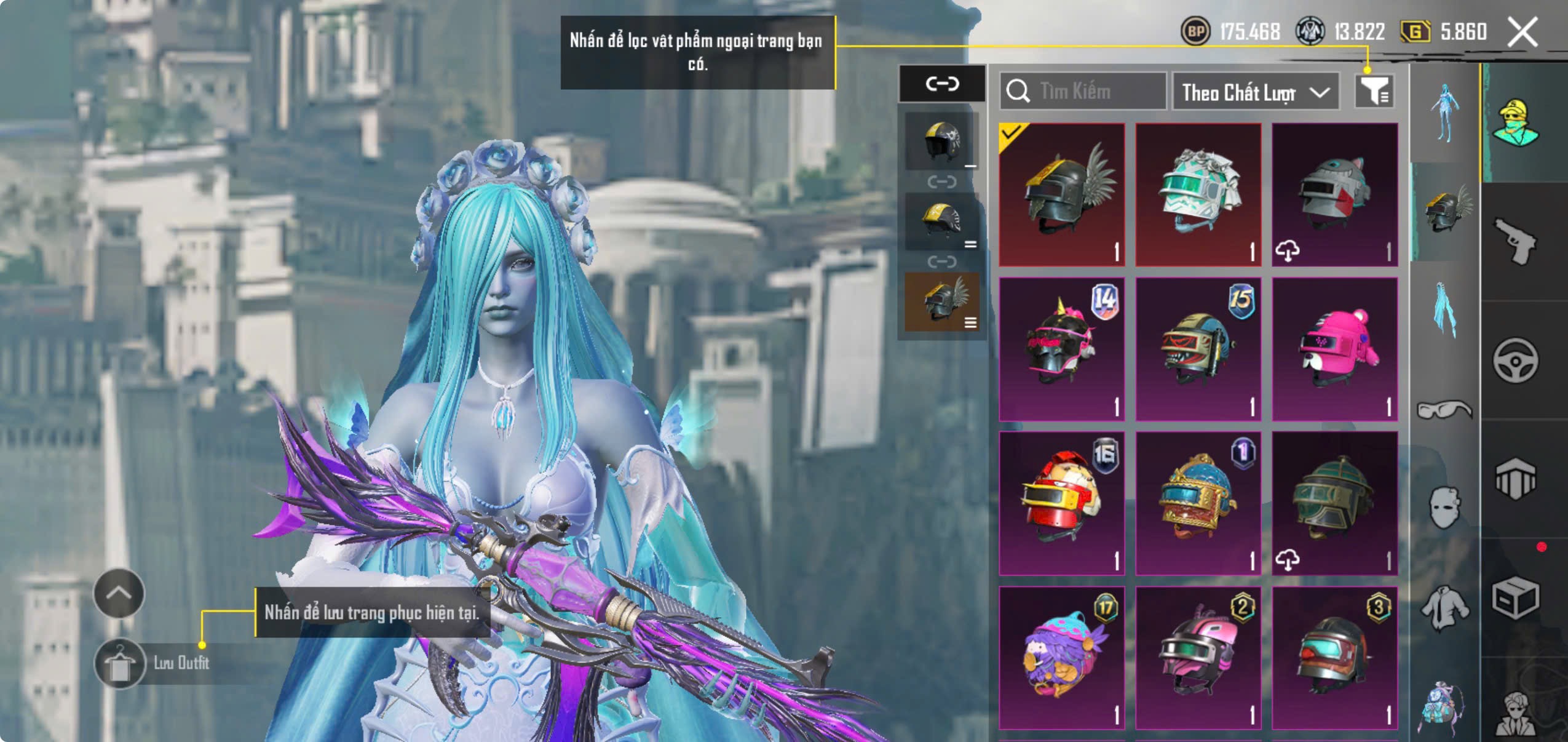Open the Theo Chất Lượng sort dropdown

(x=1255, y=92)
